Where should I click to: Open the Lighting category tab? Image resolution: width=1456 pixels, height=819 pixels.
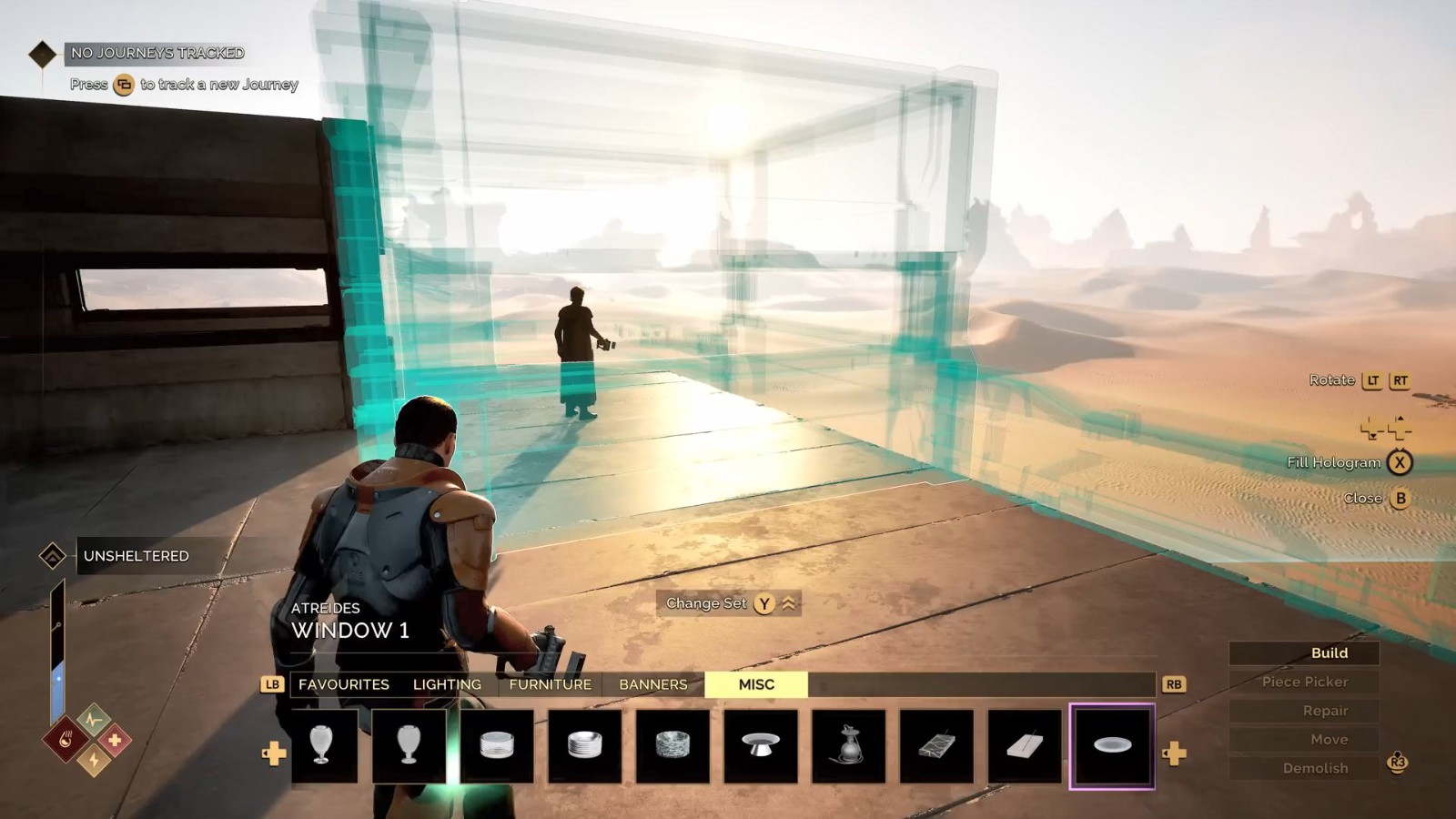click(x=447, y=684)
